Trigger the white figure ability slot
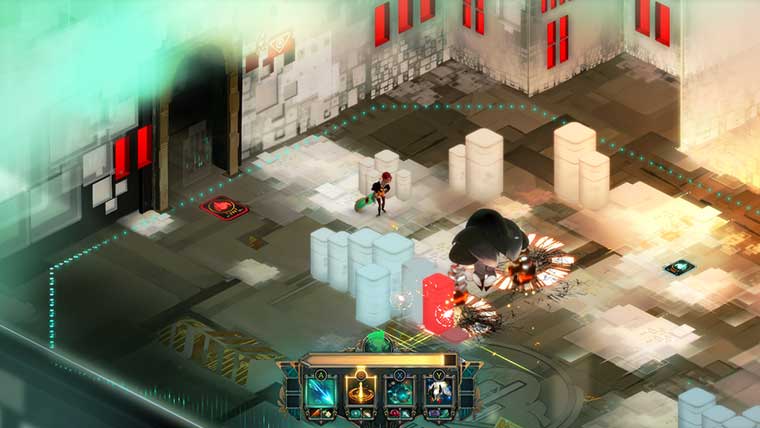 pos(437,393)
